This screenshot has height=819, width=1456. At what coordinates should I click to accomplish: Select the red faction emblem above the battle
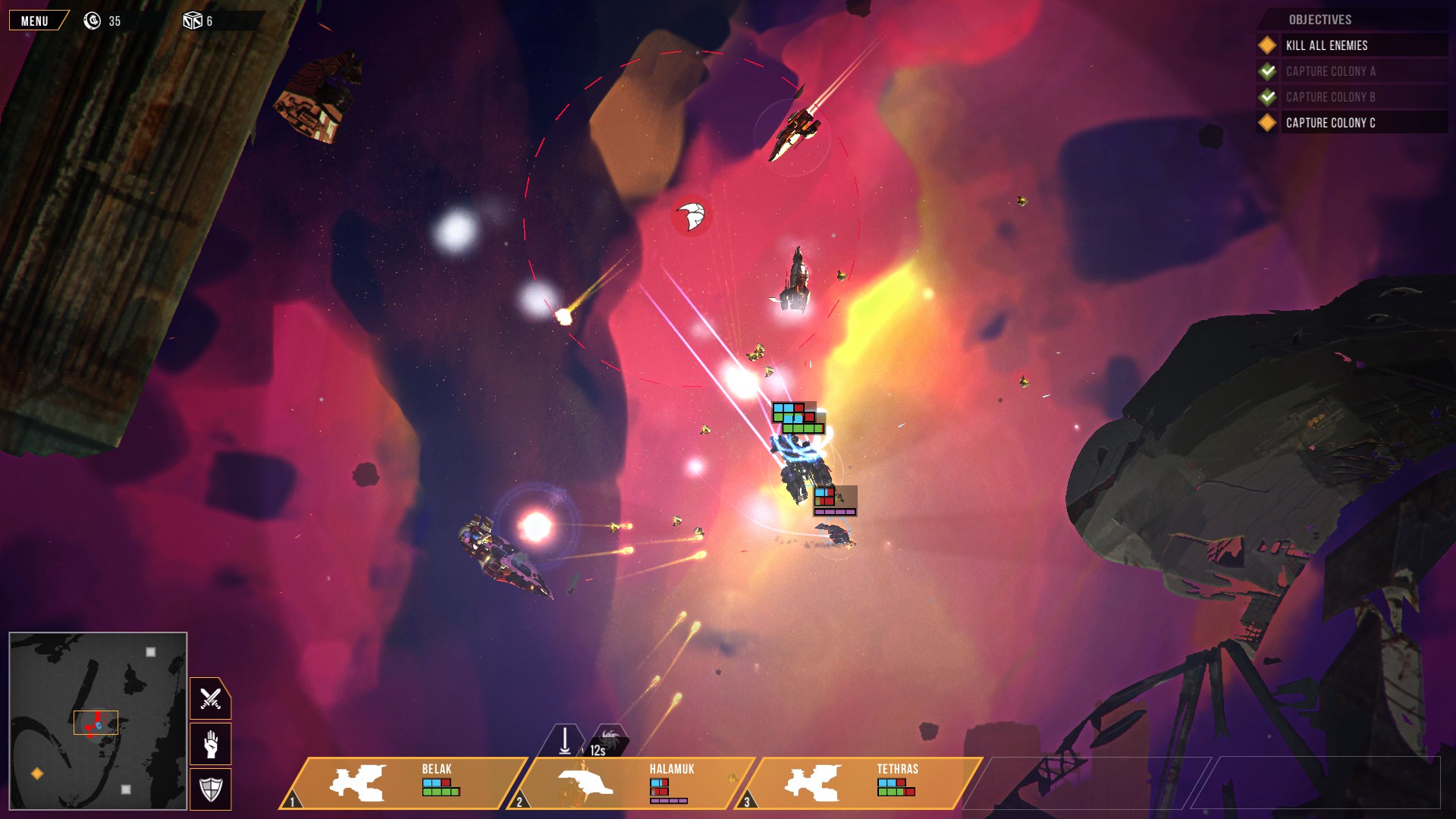[x=691, y=215]
